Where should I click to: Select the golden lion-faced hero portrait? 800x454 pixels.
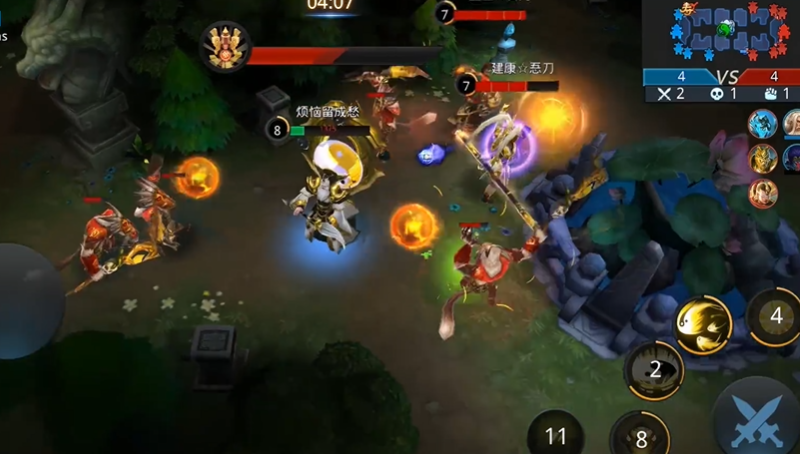762,158
